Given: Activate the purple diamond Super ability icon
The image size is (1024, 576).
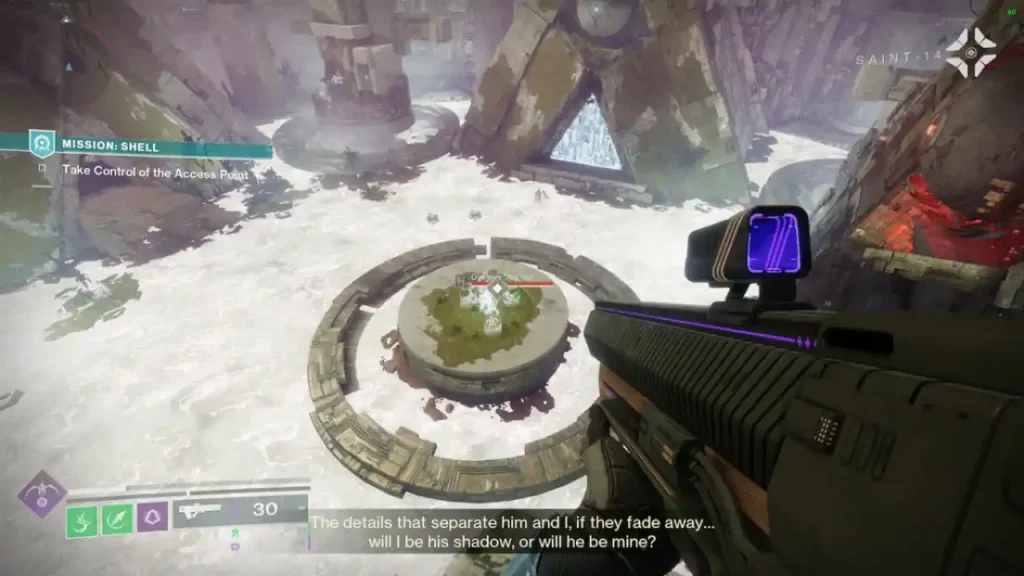Looking at the screenshot, I should tap(41, 495).
